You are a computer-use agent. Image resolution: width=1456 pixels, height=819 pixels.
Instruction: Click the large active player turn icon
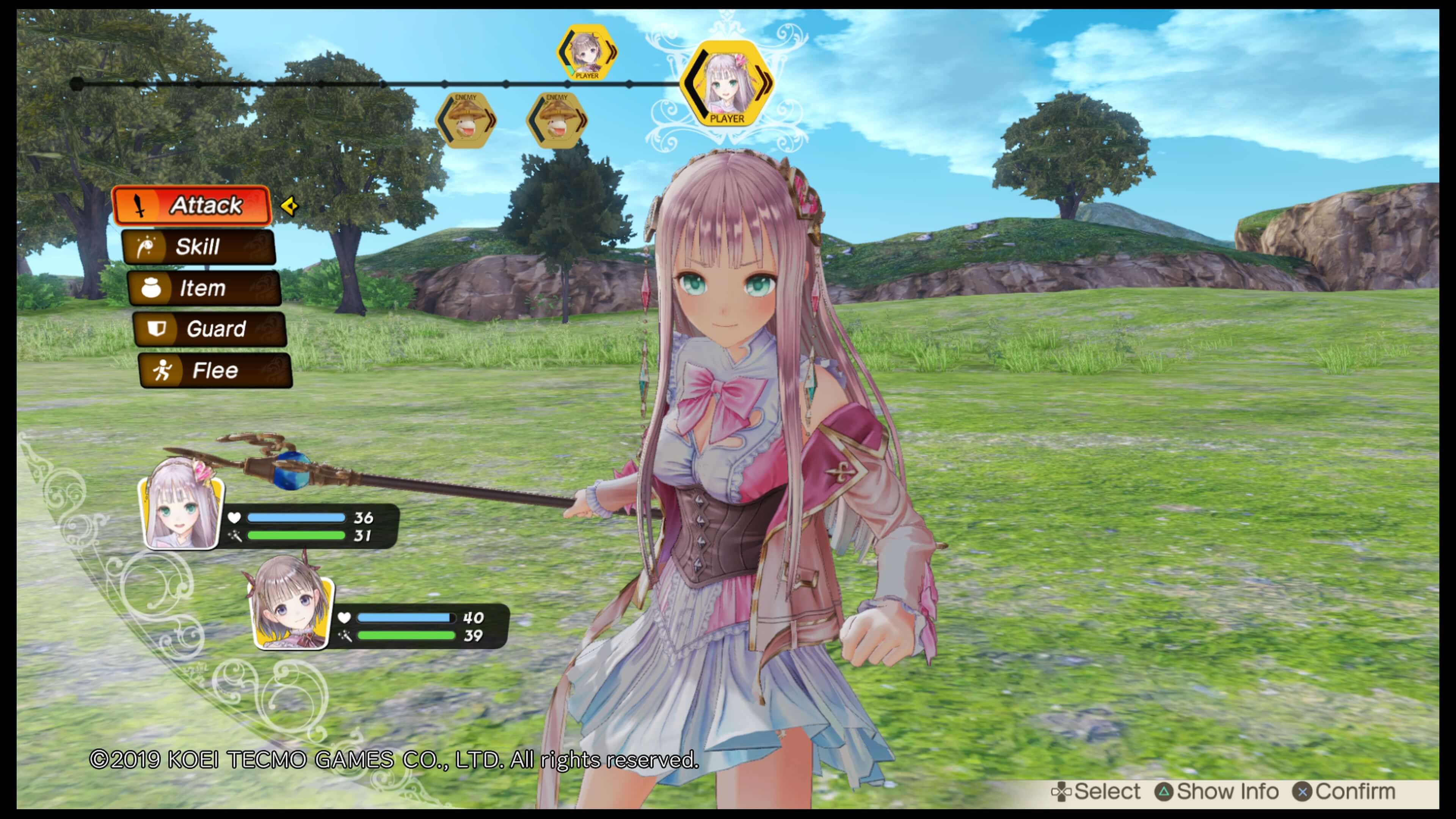[727, 84]
